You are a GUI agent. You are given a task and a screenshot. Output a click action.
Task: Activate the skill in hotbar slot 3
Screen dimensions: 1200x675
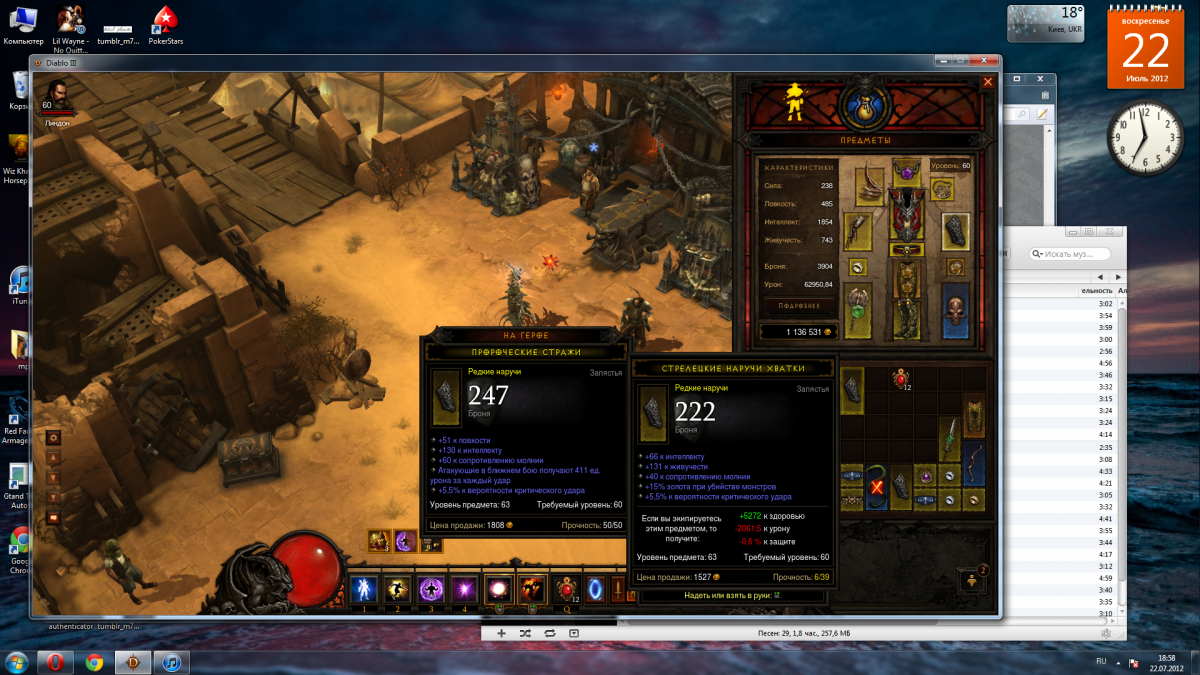click(431, 589)
